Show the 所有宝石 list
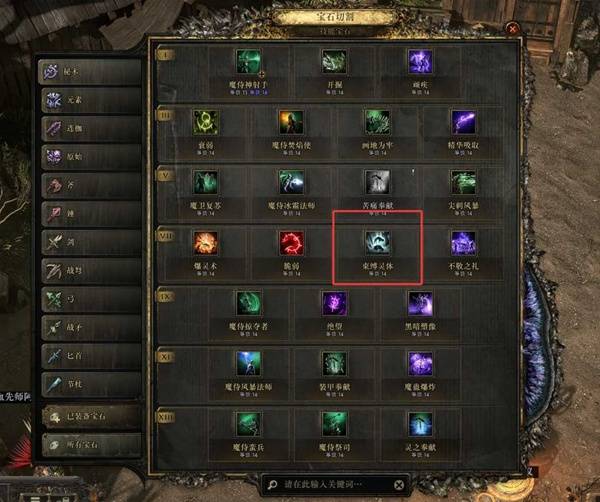Screen dimensions: 600x502 pos(87,443)
